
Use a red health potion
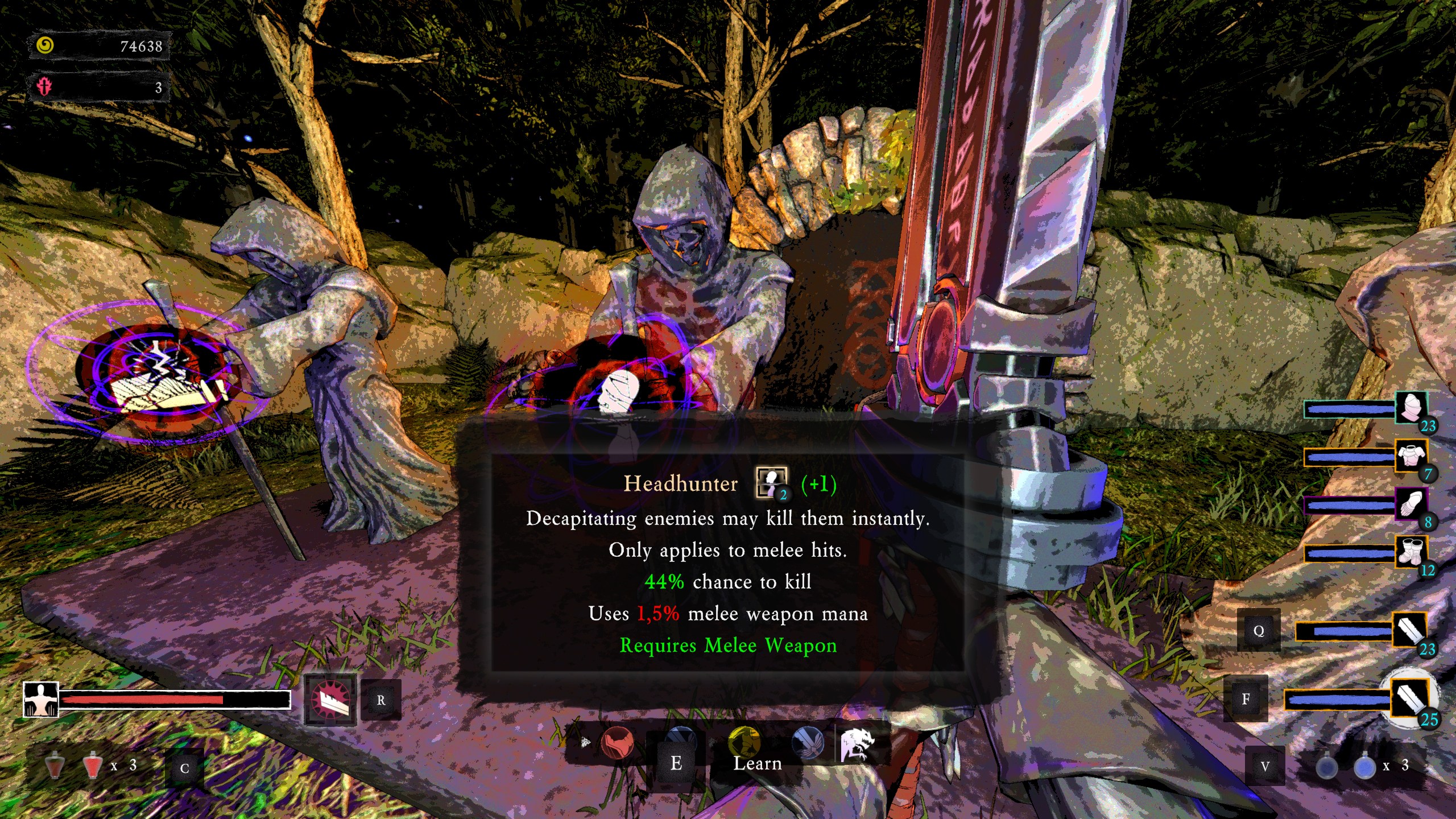91,766
